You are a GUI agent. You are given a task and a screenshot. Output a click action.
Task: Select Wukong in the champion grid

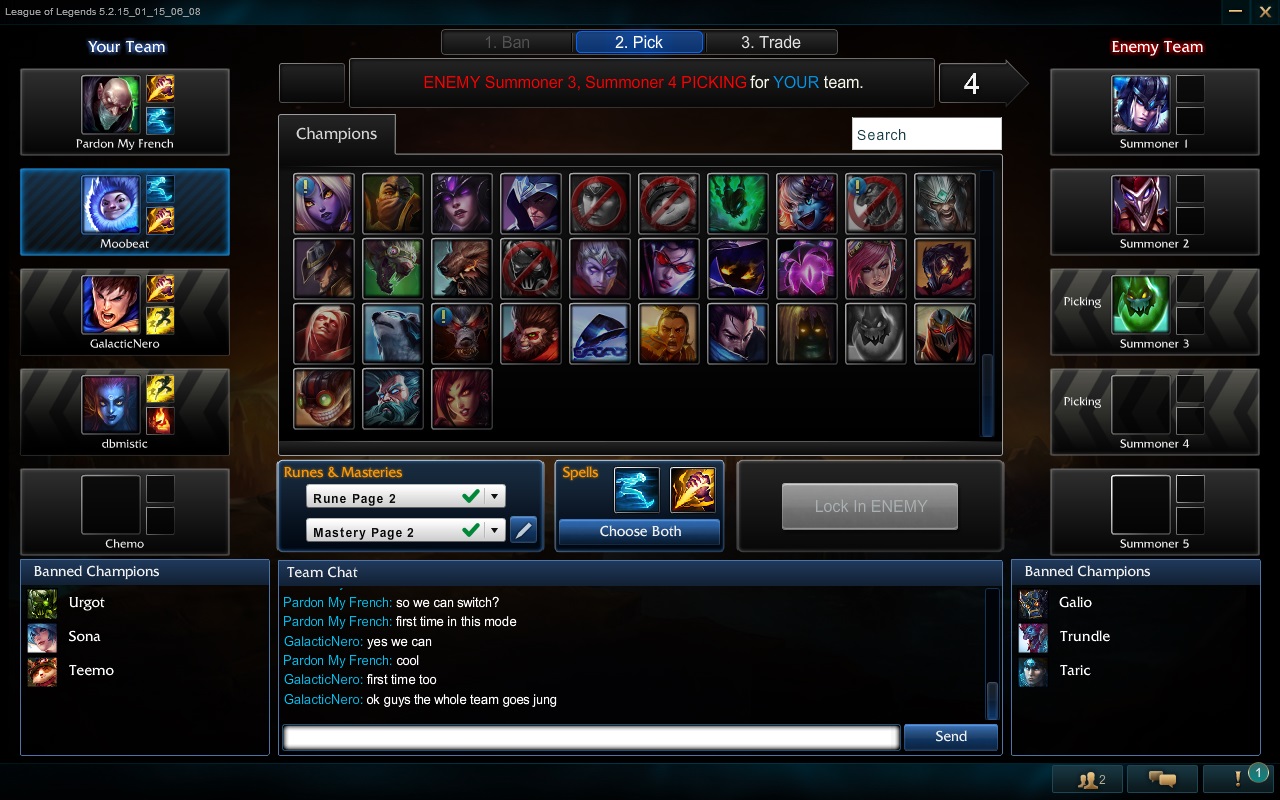pos(530,333)
